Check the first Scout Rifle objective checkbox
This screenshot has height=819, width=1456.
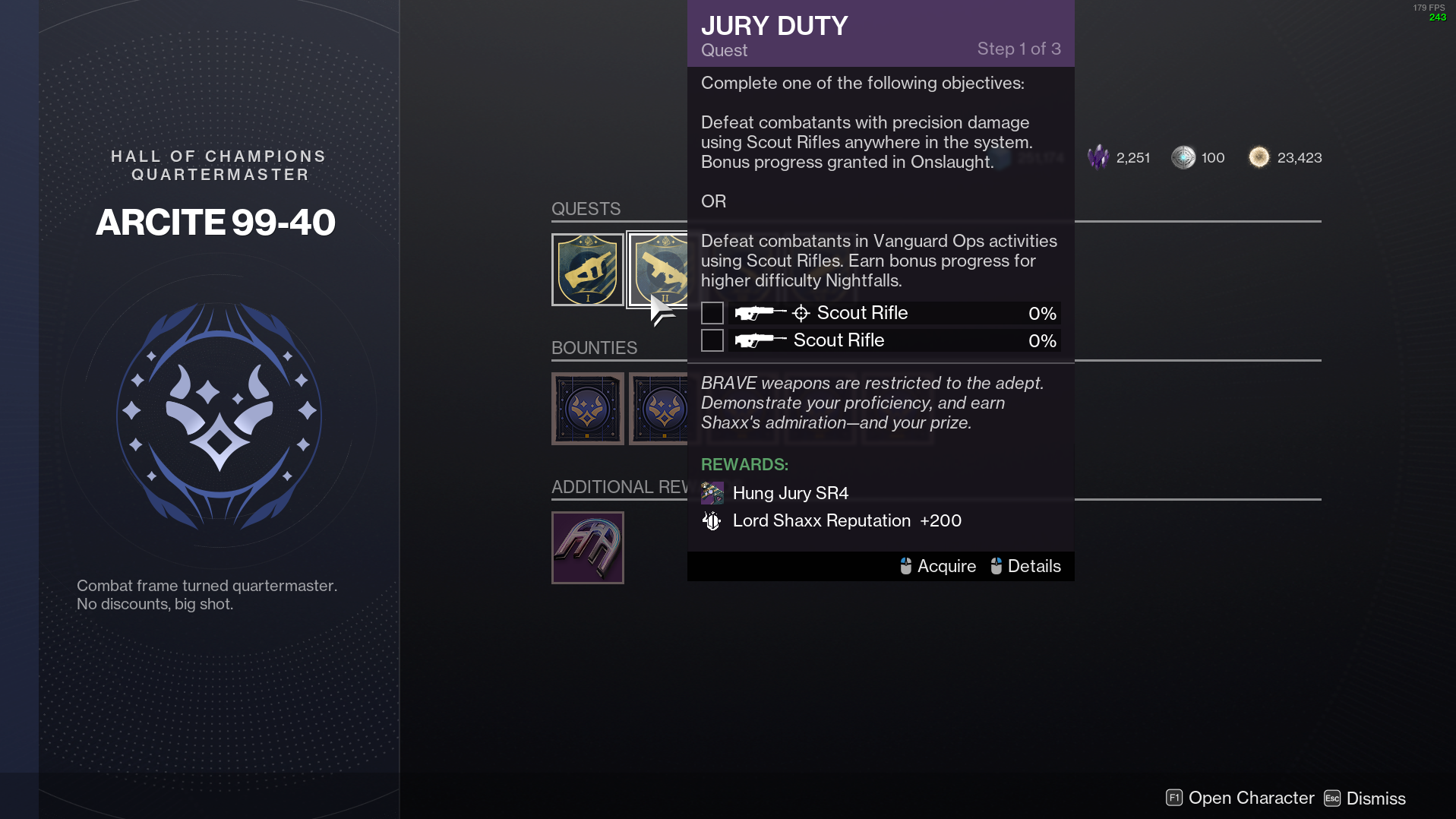coord(712,312)
